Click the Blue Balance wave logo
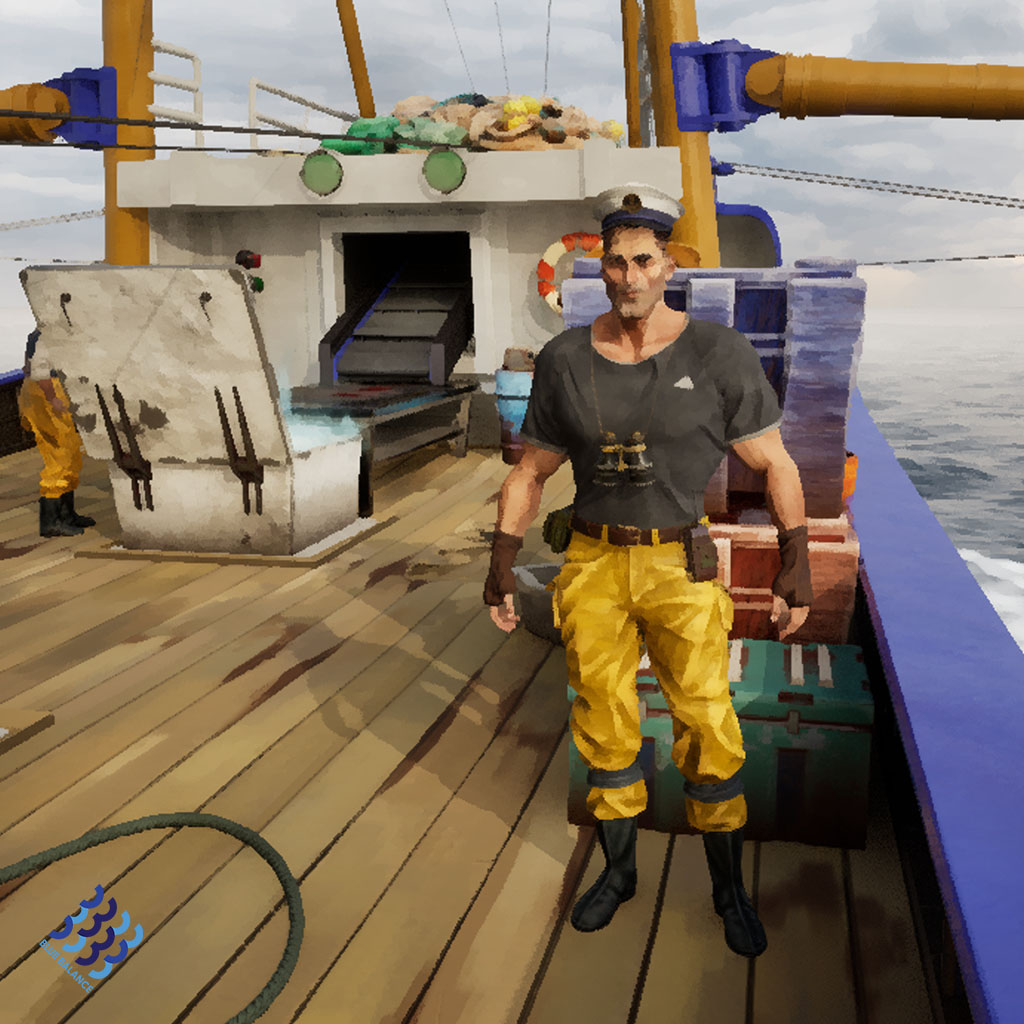 [x=93, y=935]
